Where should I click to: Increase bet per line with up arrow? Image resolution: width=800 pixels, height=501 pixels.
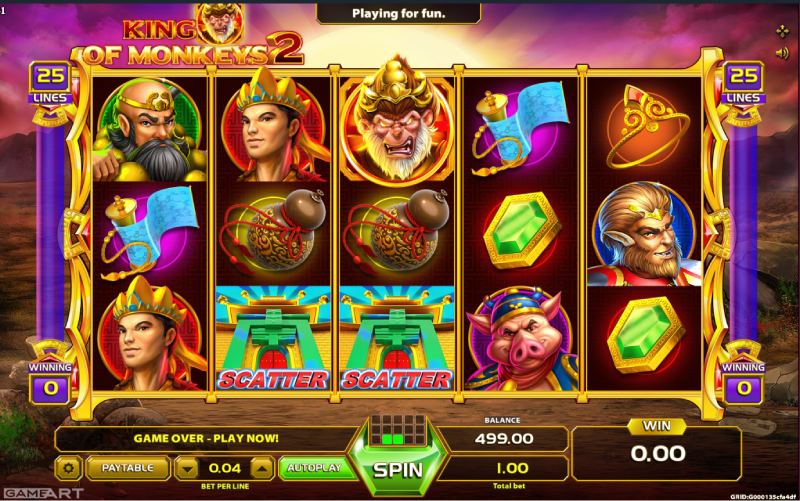click(x=260, y=467)
